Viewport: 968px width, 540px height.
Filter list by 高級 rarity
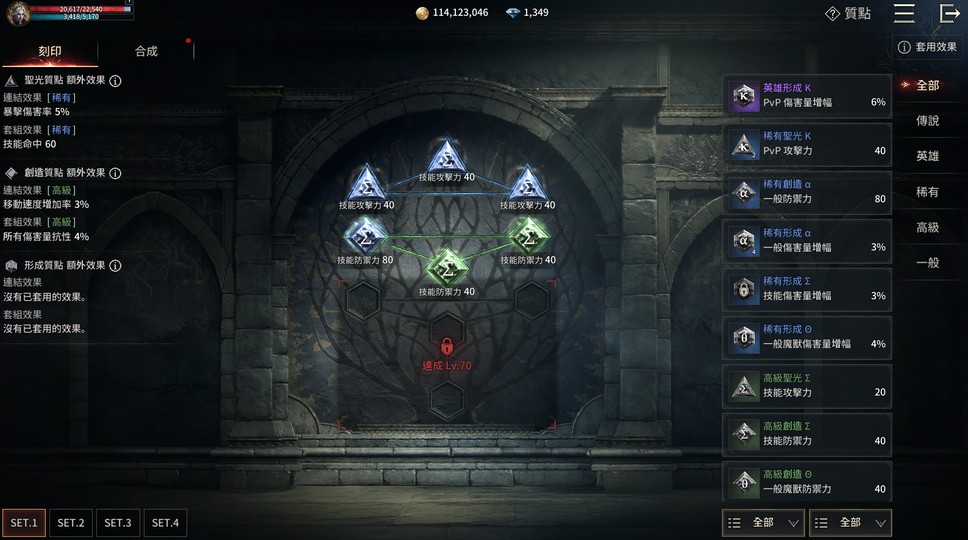click(927, 228)
